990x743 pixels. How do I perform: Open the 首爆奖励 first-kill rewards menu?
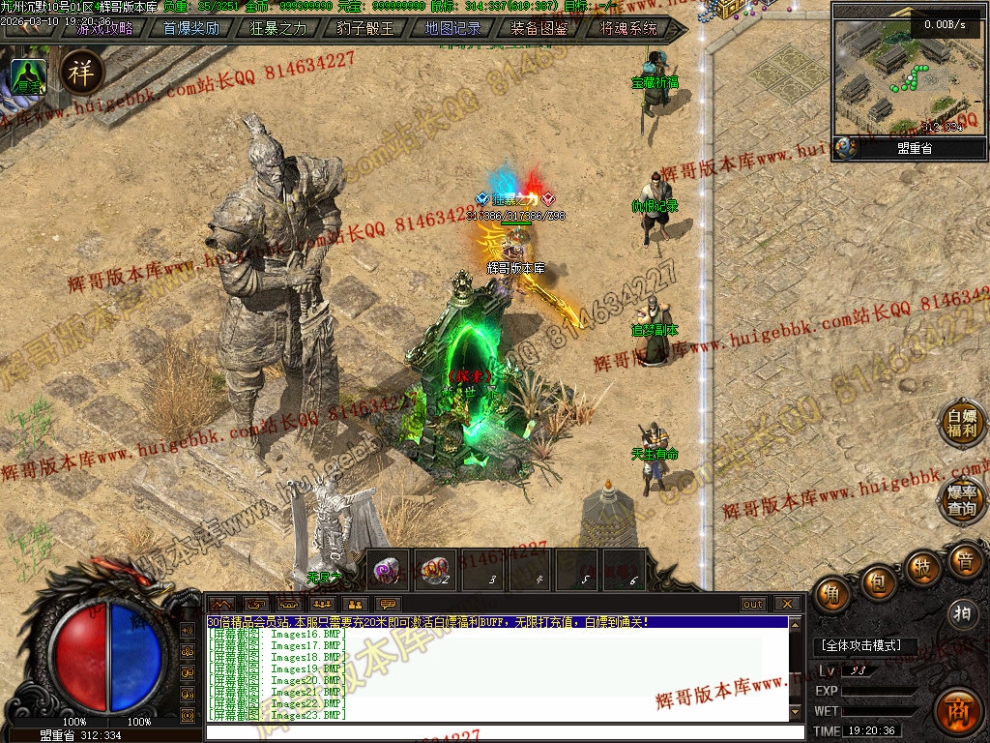[191, 28]
